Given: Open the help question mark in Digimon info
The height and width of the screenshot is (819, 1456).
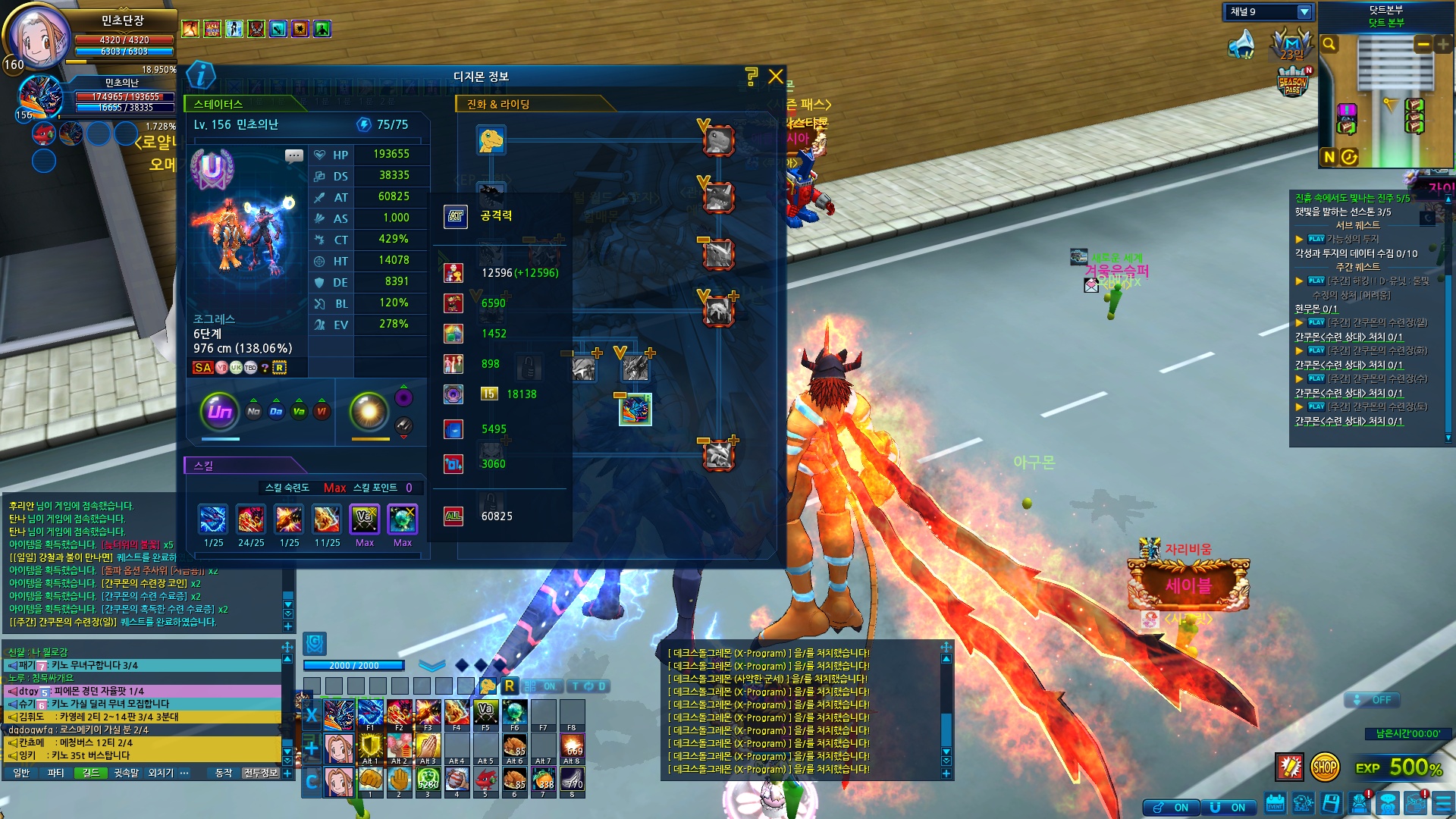Looking at the screenshot, I should [751, 76].
